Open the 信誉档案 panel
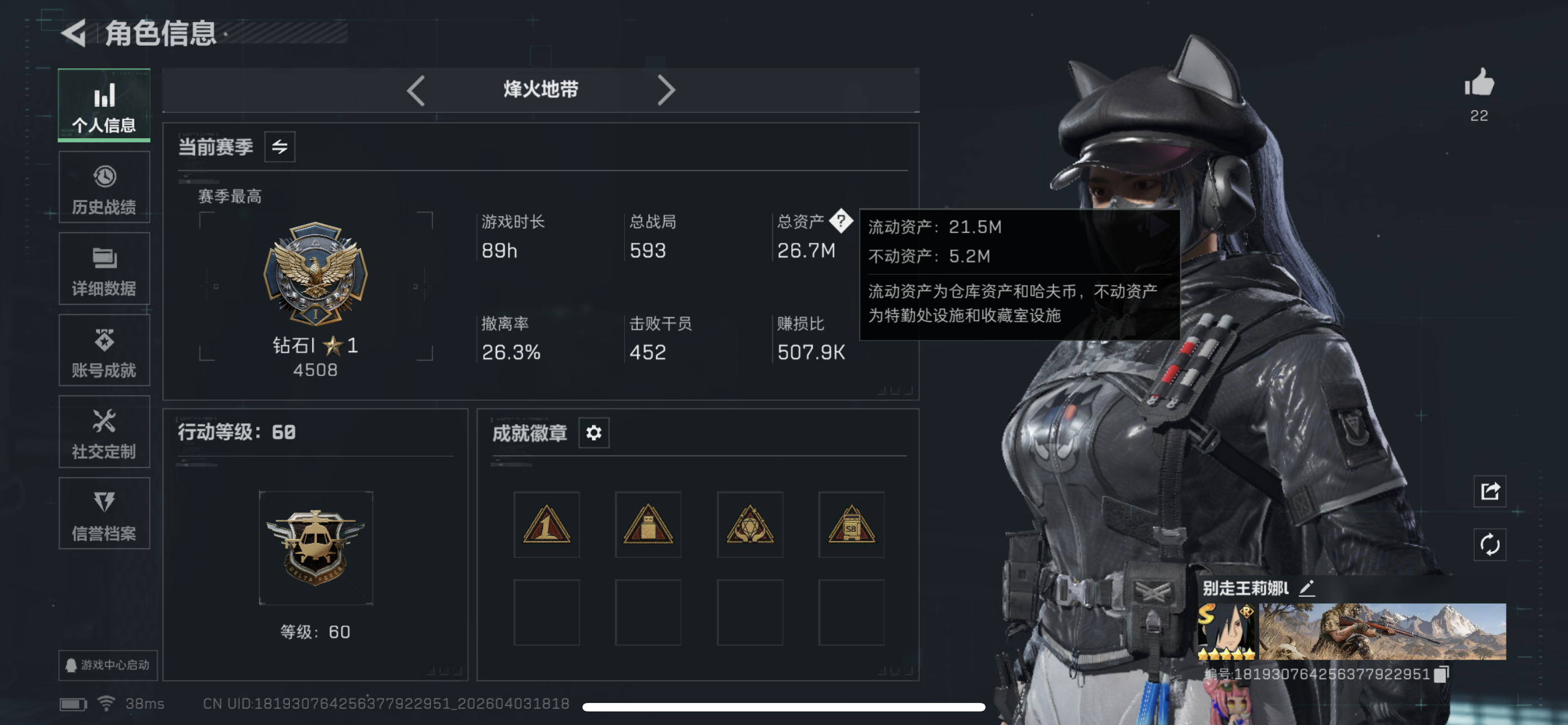Screen dimensions: 1568x725 (x=104, y=513)
